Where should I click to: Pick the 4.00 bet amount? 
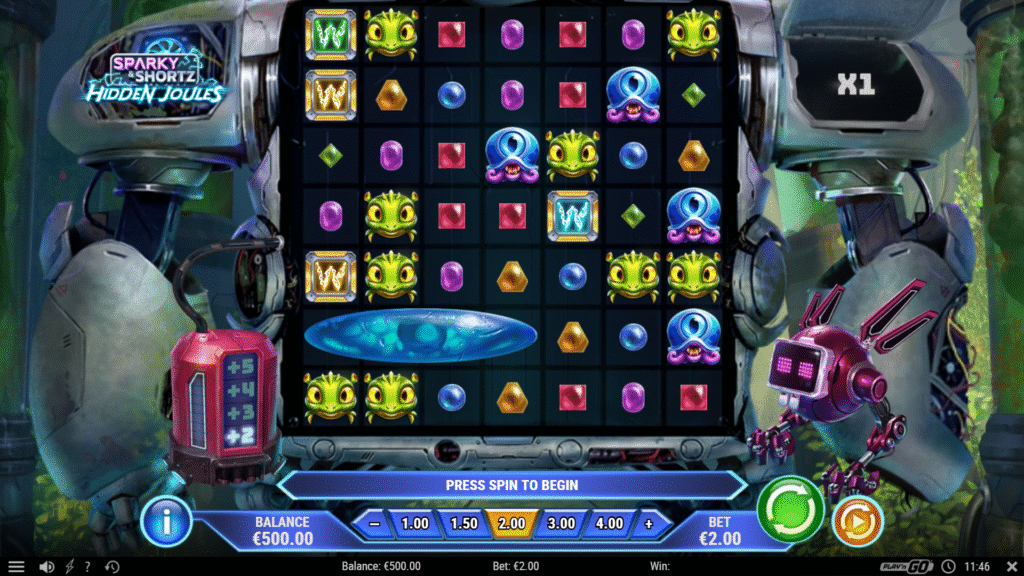pyautogui.click(x=609, y=523)
